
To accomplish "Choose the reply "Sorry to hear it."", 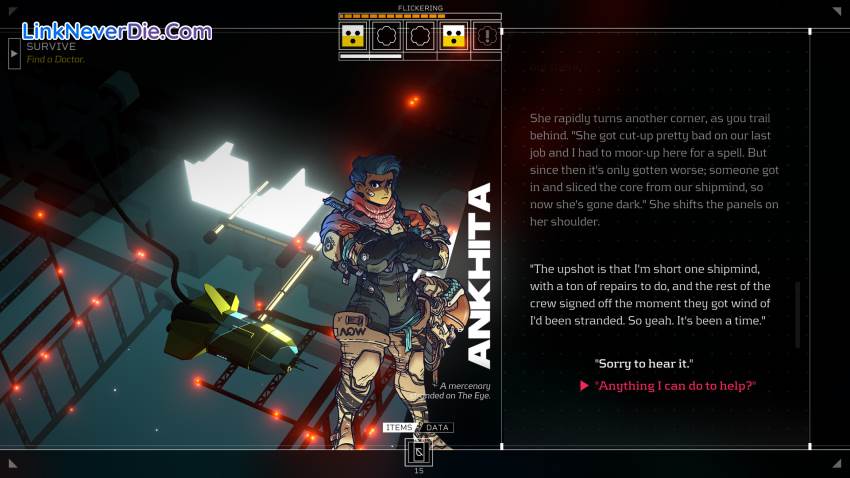I will point(643,363).
